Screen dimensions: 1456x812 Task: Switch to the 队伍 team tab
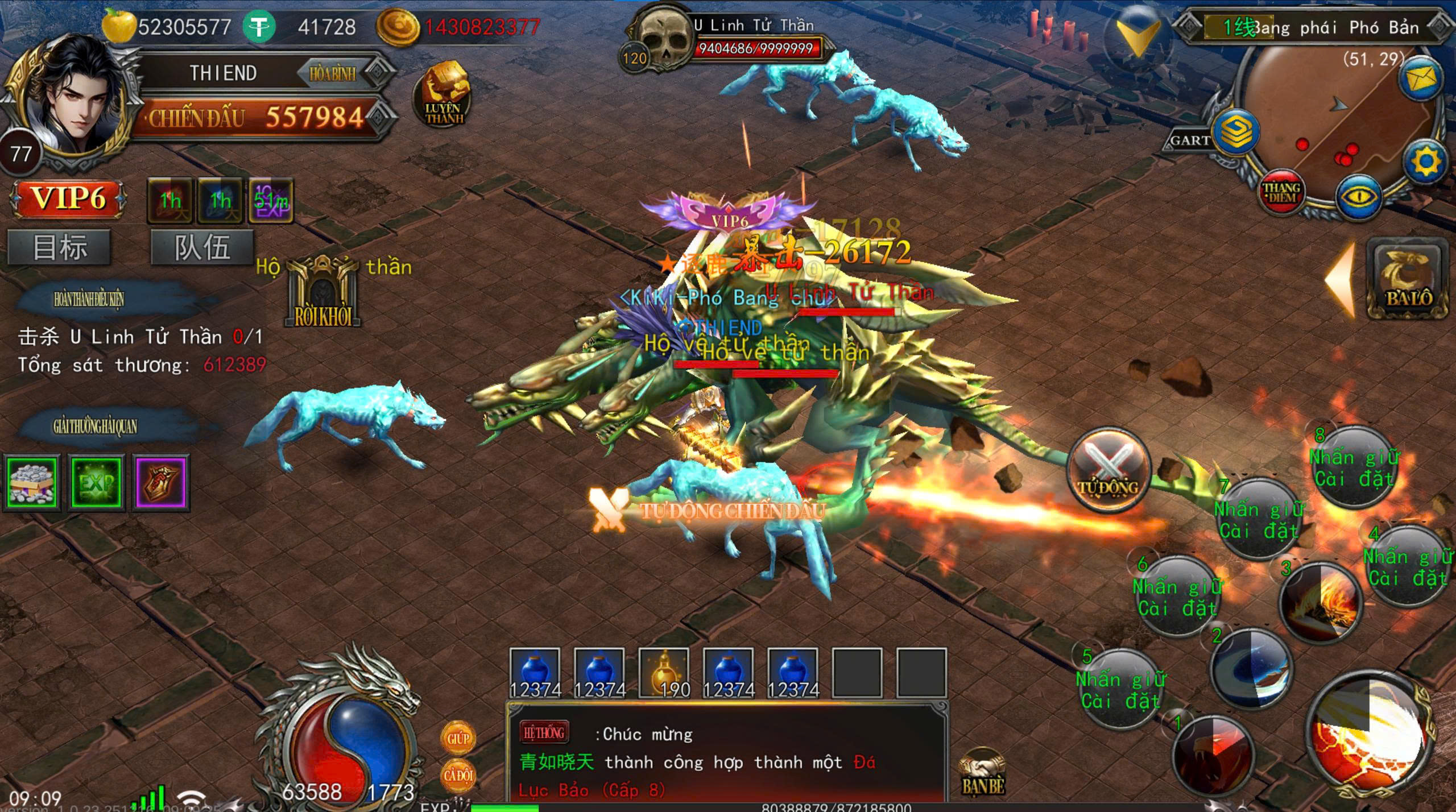pos(202,247)
